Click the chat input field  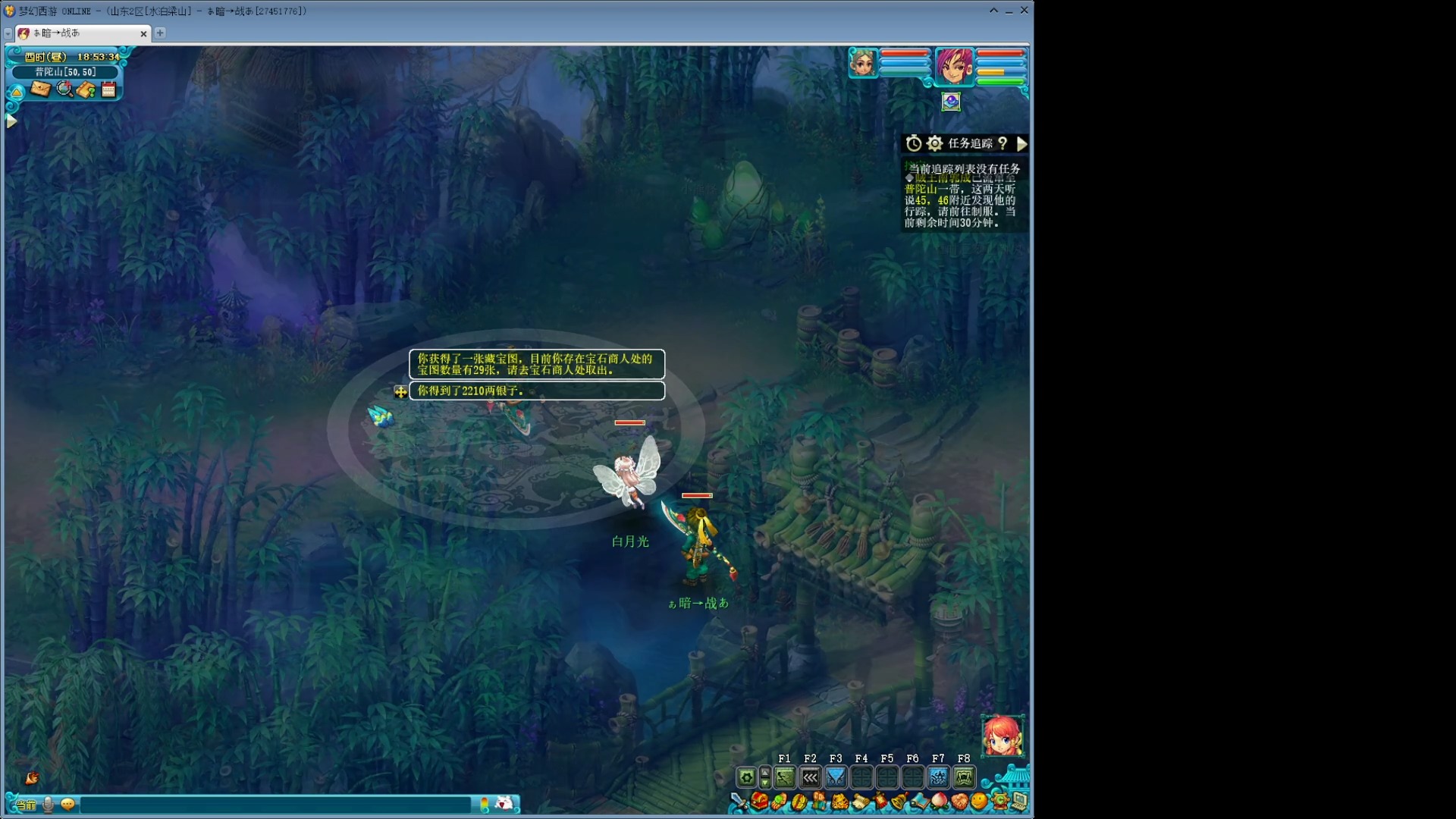275,805
